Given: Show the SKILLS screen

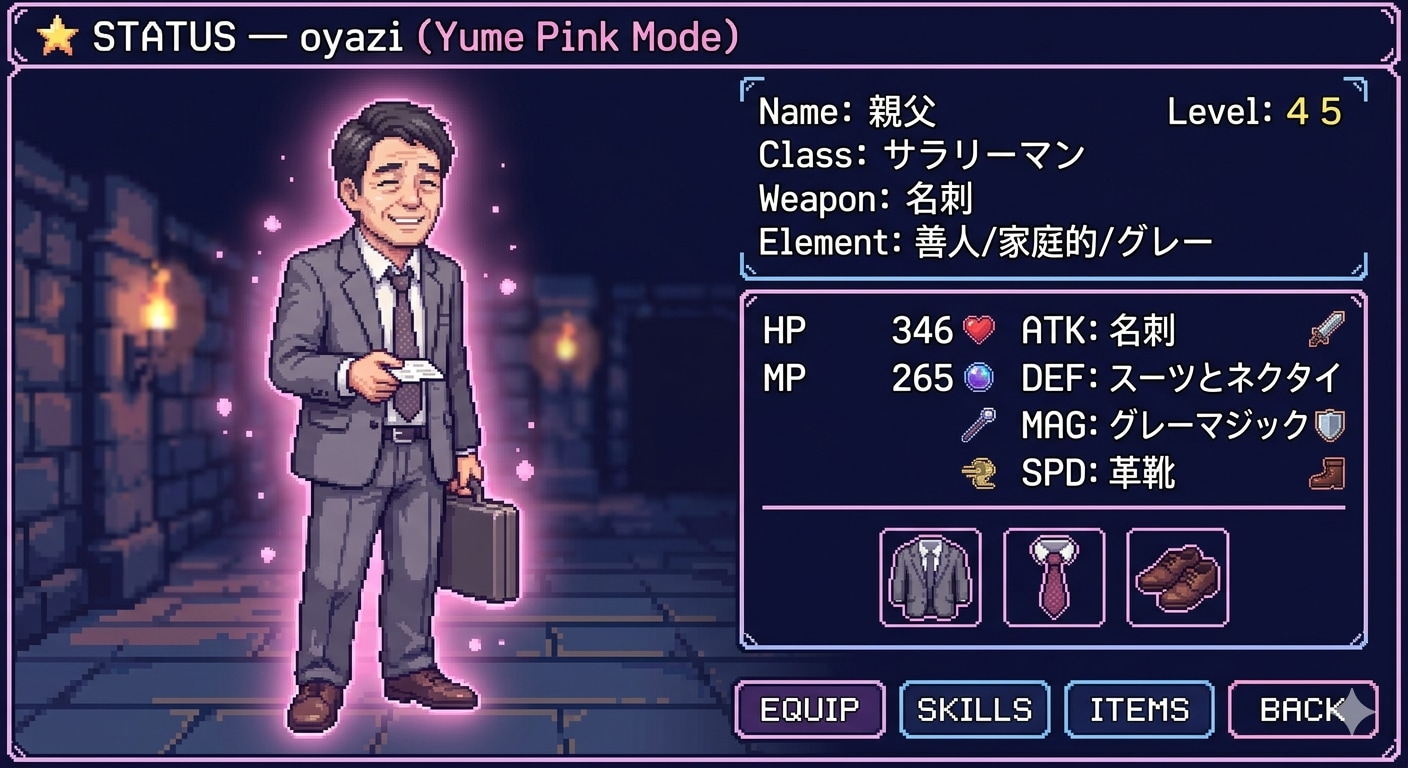Looking at the screenshot, I should click(974, 710).
